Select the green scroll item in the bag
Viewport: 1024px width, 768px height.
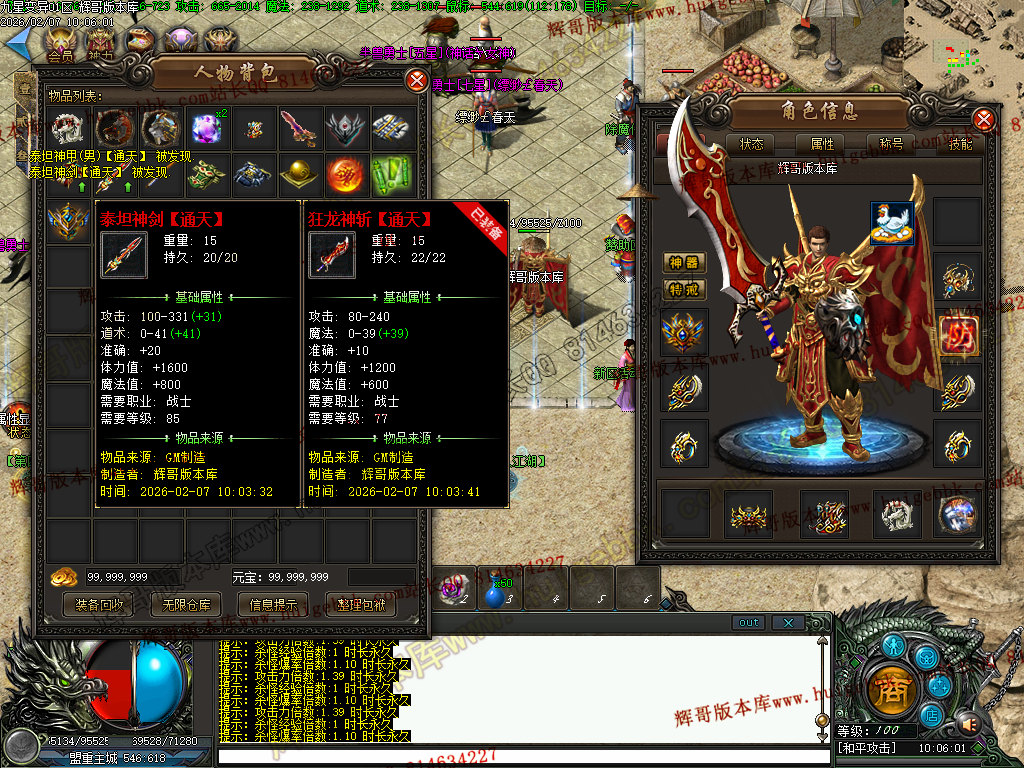pyautogui.click(x=389, y=174)
